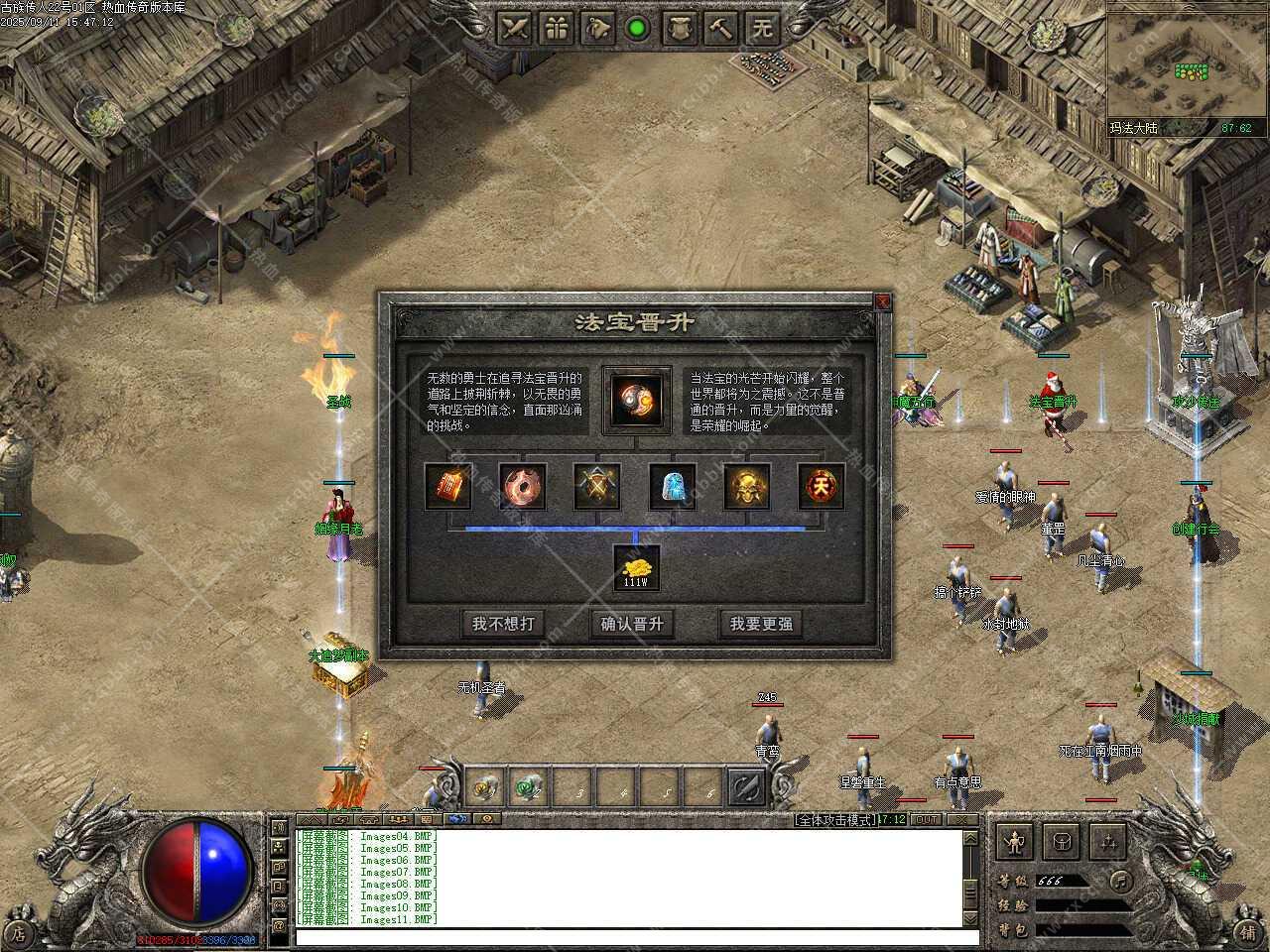Click the OUT button above chat

point(926,819)
